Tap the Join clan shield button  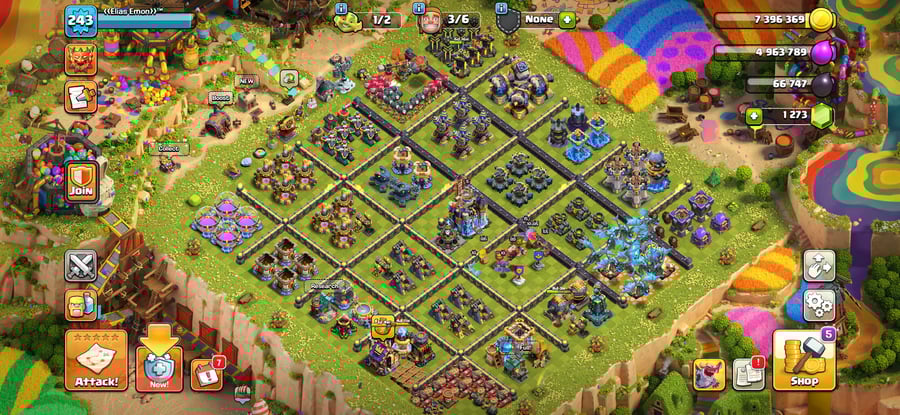81,182
